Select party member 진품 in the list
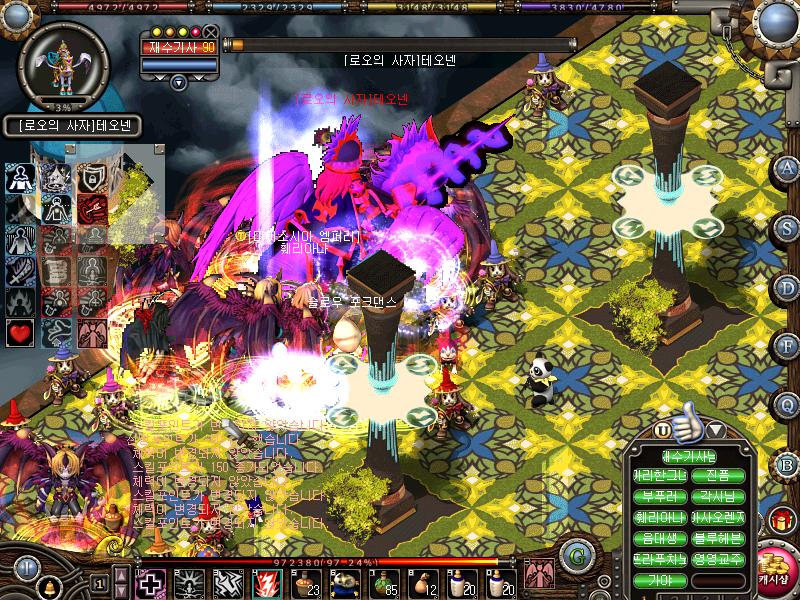The width and height of the screenshot is (800, 600). point(717,476)
